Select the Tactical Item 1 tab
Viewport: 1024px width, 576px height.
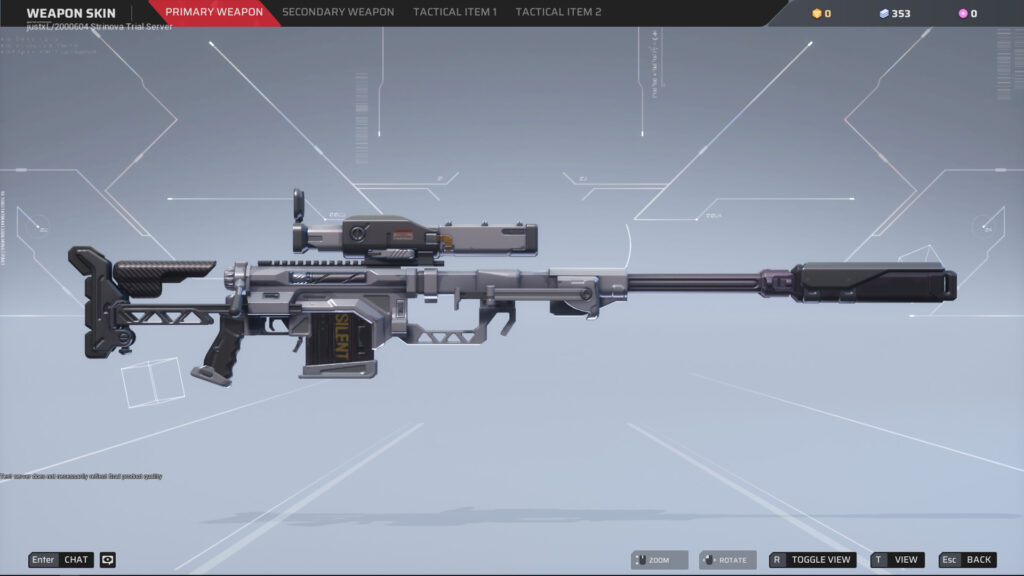[455, 12]
